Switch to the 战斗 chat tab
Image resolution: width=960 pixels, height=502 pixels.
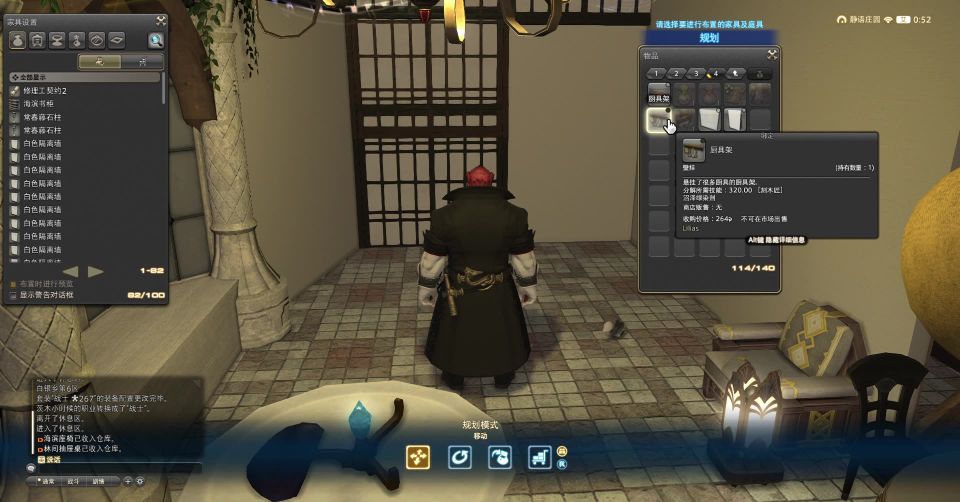[74, 481]
